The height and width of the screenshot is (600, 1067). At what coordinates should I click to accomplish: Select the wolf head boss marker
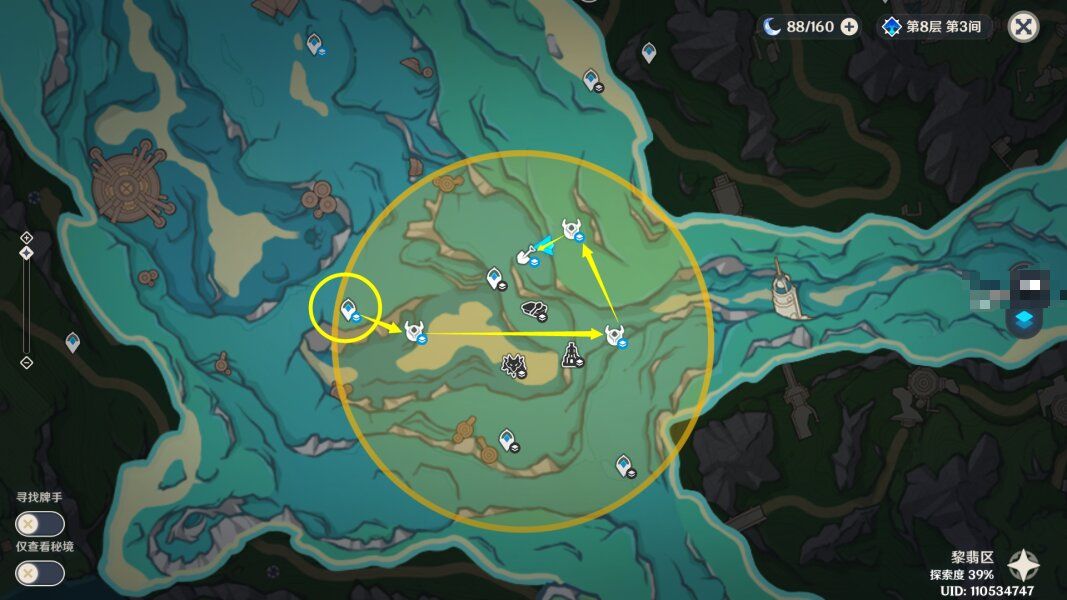tap(516, 366)
